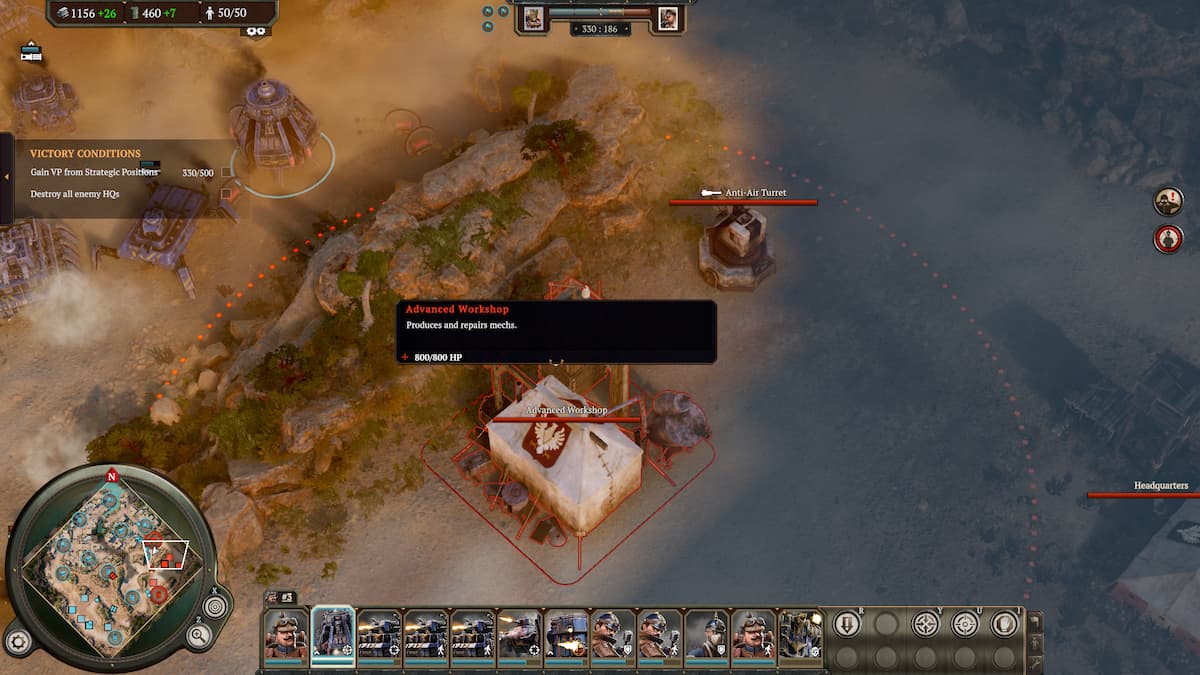Select the rightmost golden mech unit card
Screen dimensions: 1200x675
pyautogui.click(x=800, y=634)
